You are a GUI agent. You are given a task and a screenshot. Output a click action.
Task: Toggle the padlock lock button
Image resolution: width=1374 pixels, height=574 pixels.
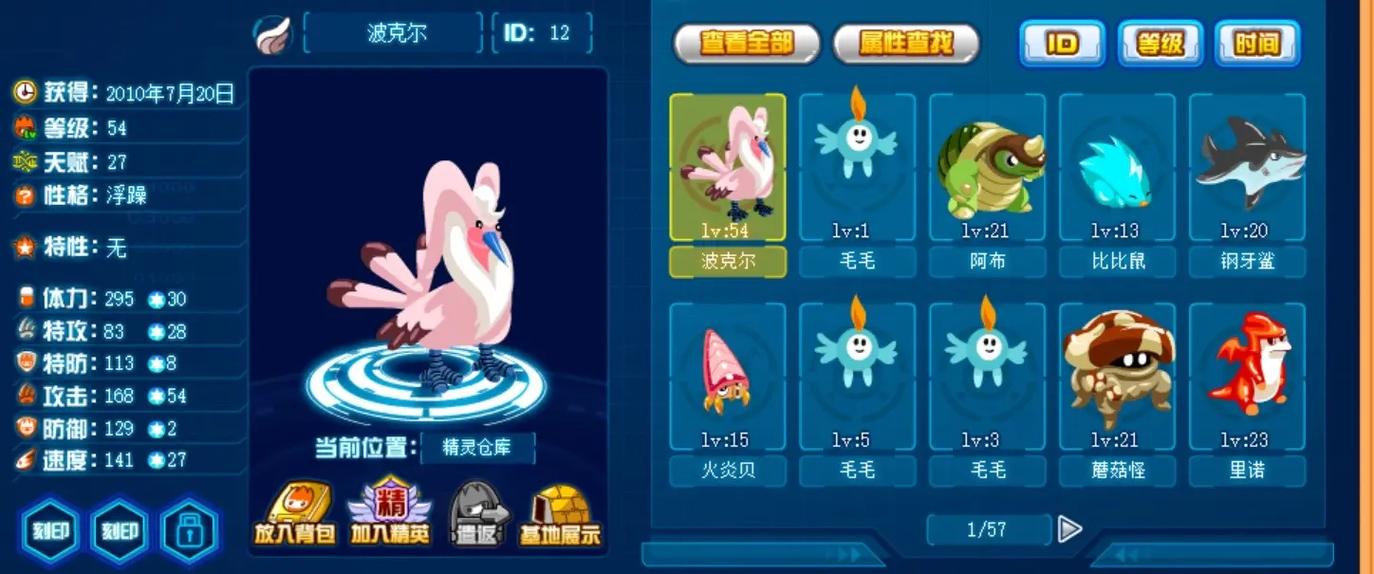click(189, 530)
